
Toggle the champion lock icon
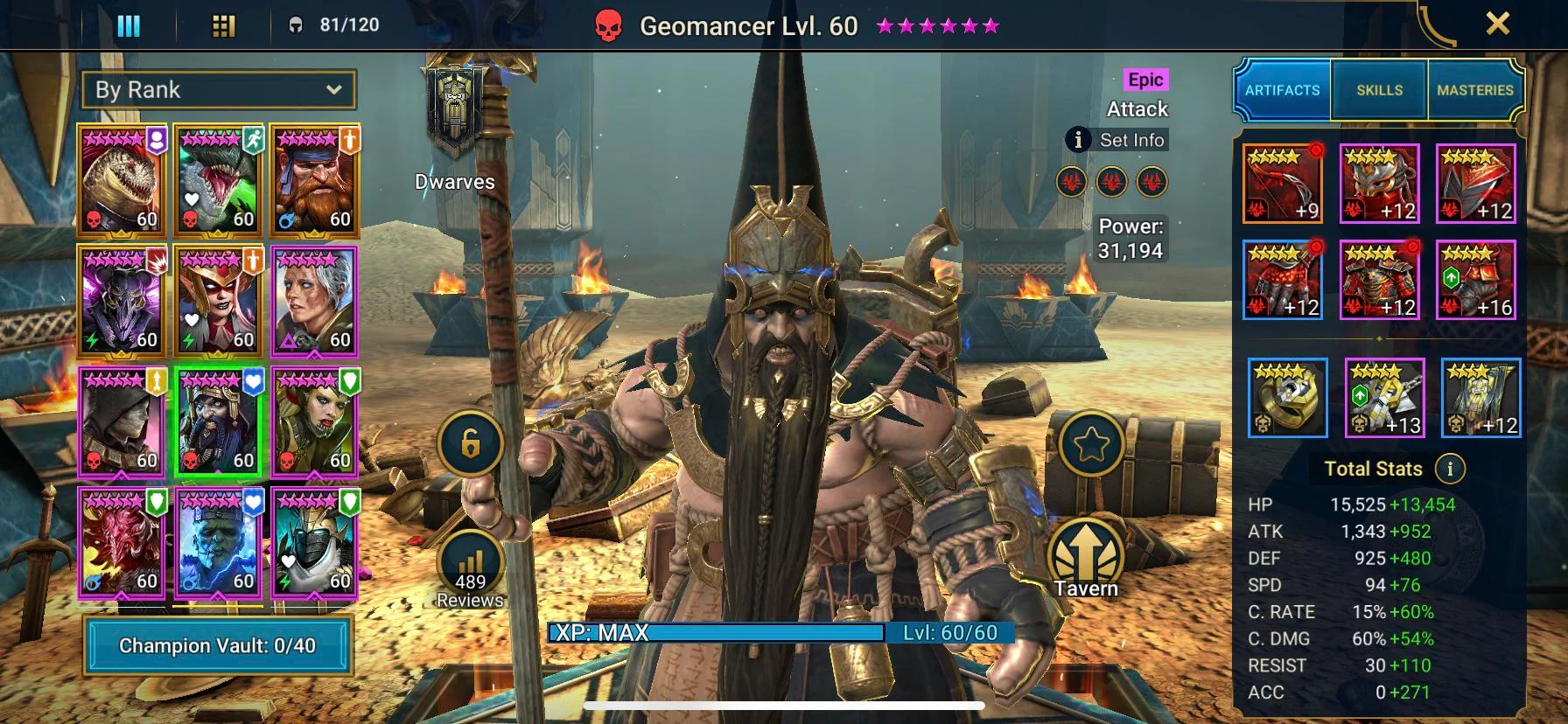tap(471, 444)
